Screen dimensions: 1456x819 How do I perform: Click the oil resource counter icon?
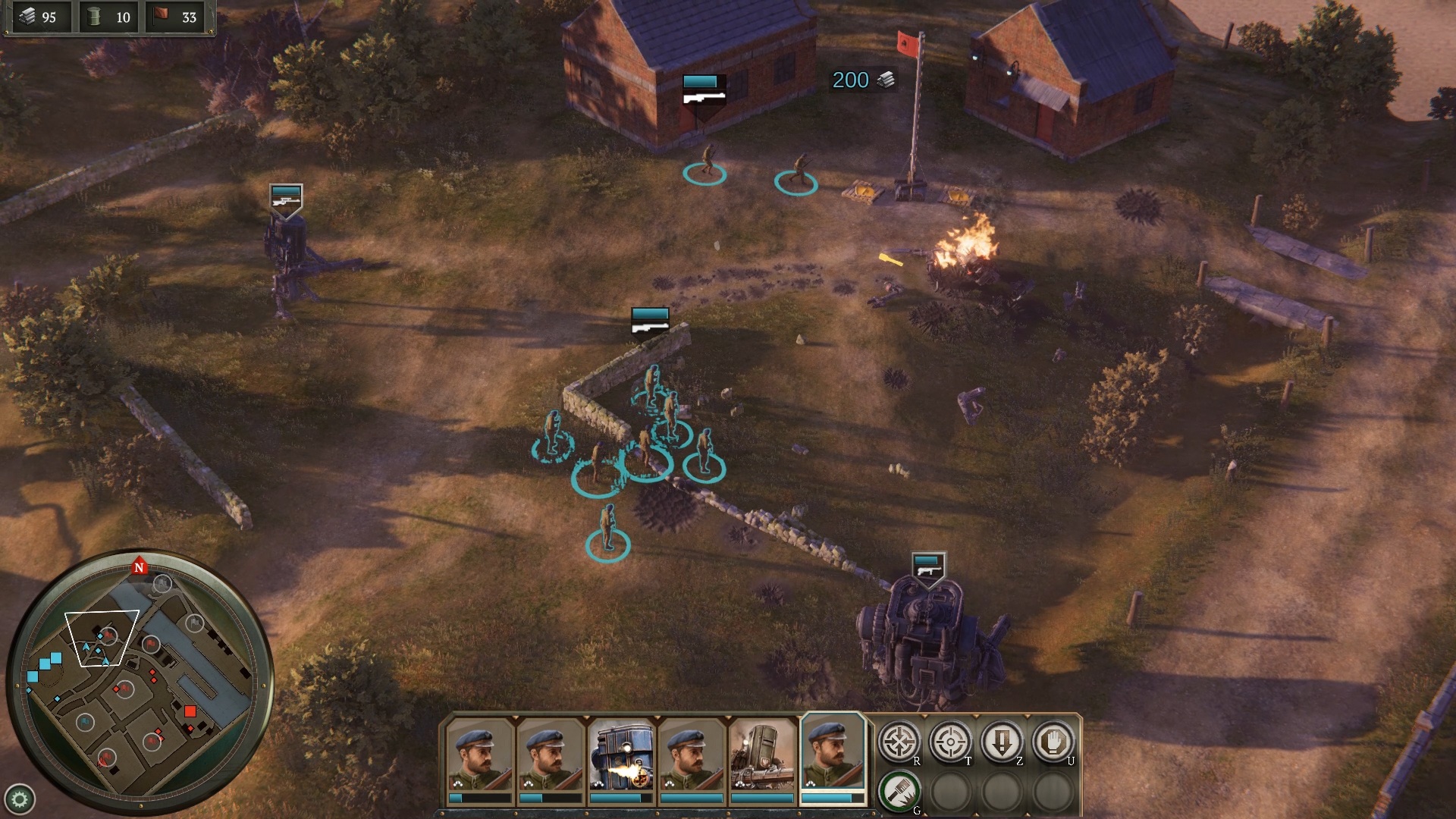coord(93,17)
